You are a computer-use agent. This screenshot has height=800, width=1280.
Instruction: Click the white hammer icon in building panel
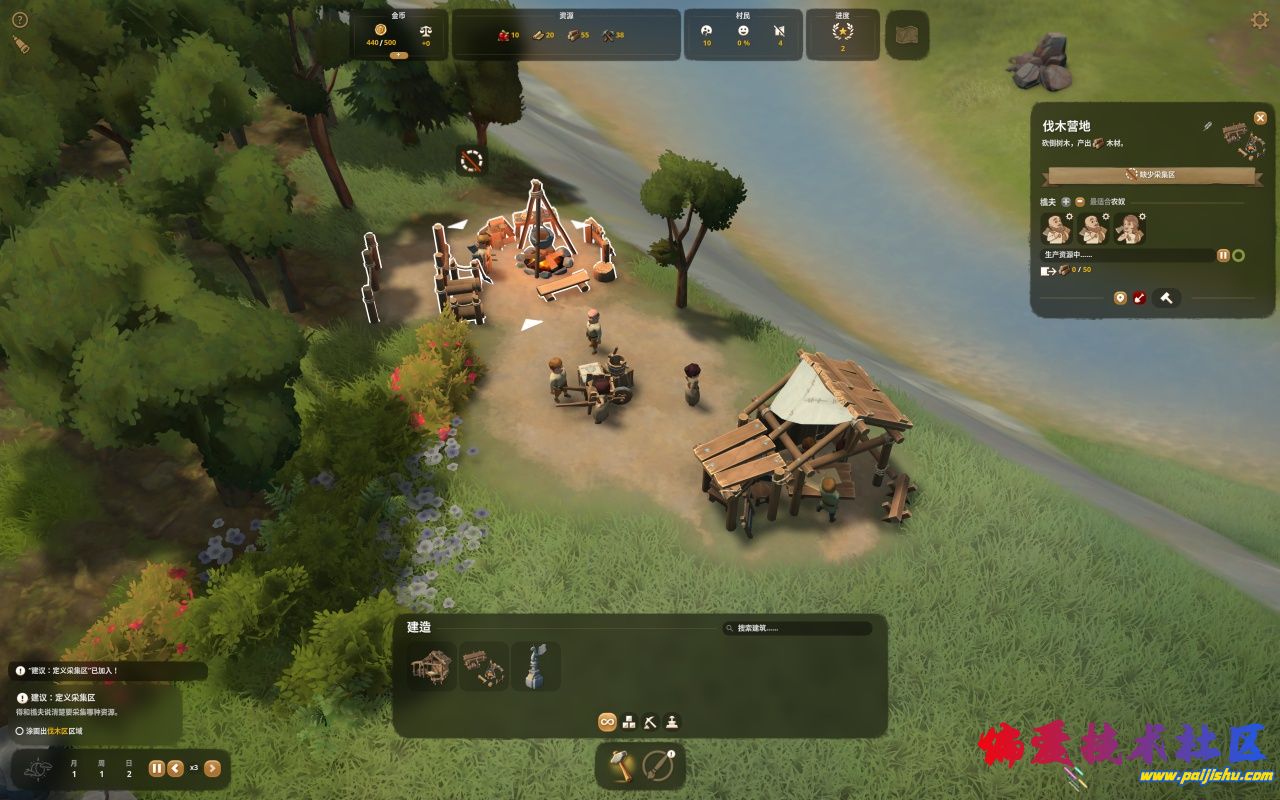click(x=1165, y=298)
